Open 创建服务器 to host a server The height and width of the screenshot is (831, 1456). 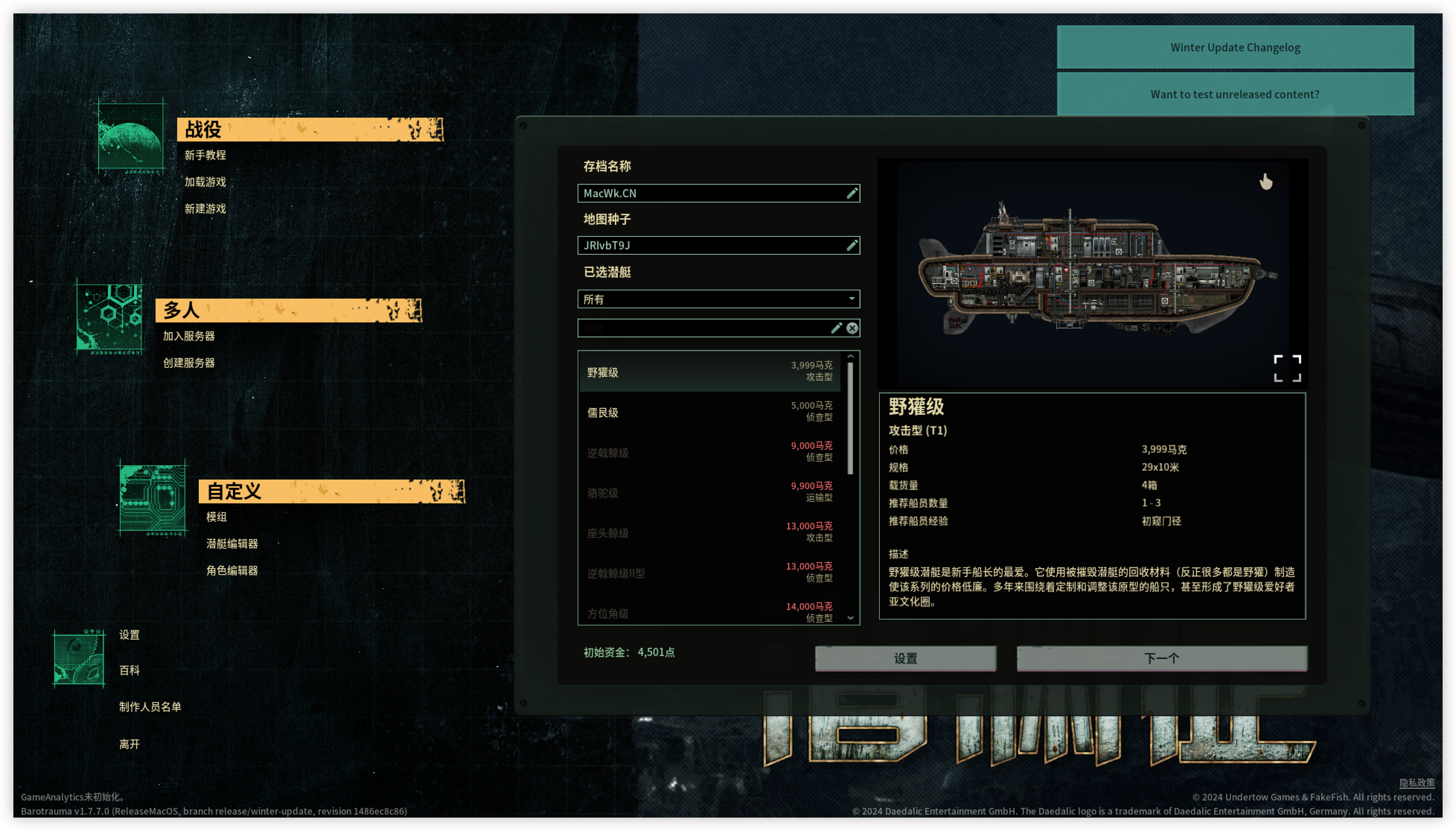click(189, 363)
